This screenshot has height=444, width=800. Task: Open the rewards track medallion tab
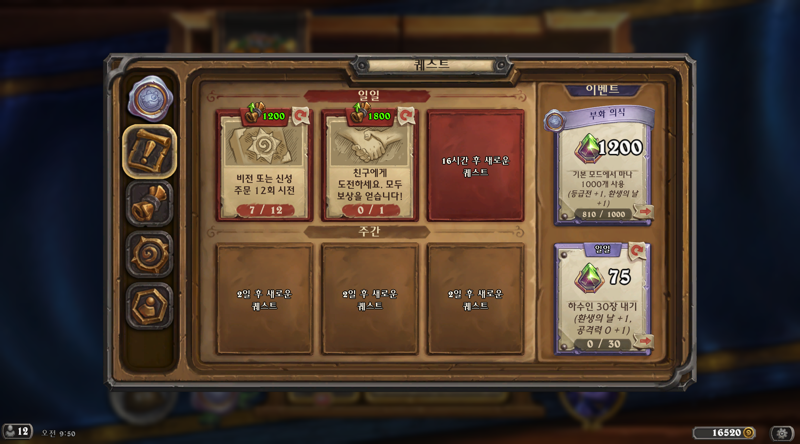tap(148, 98)
